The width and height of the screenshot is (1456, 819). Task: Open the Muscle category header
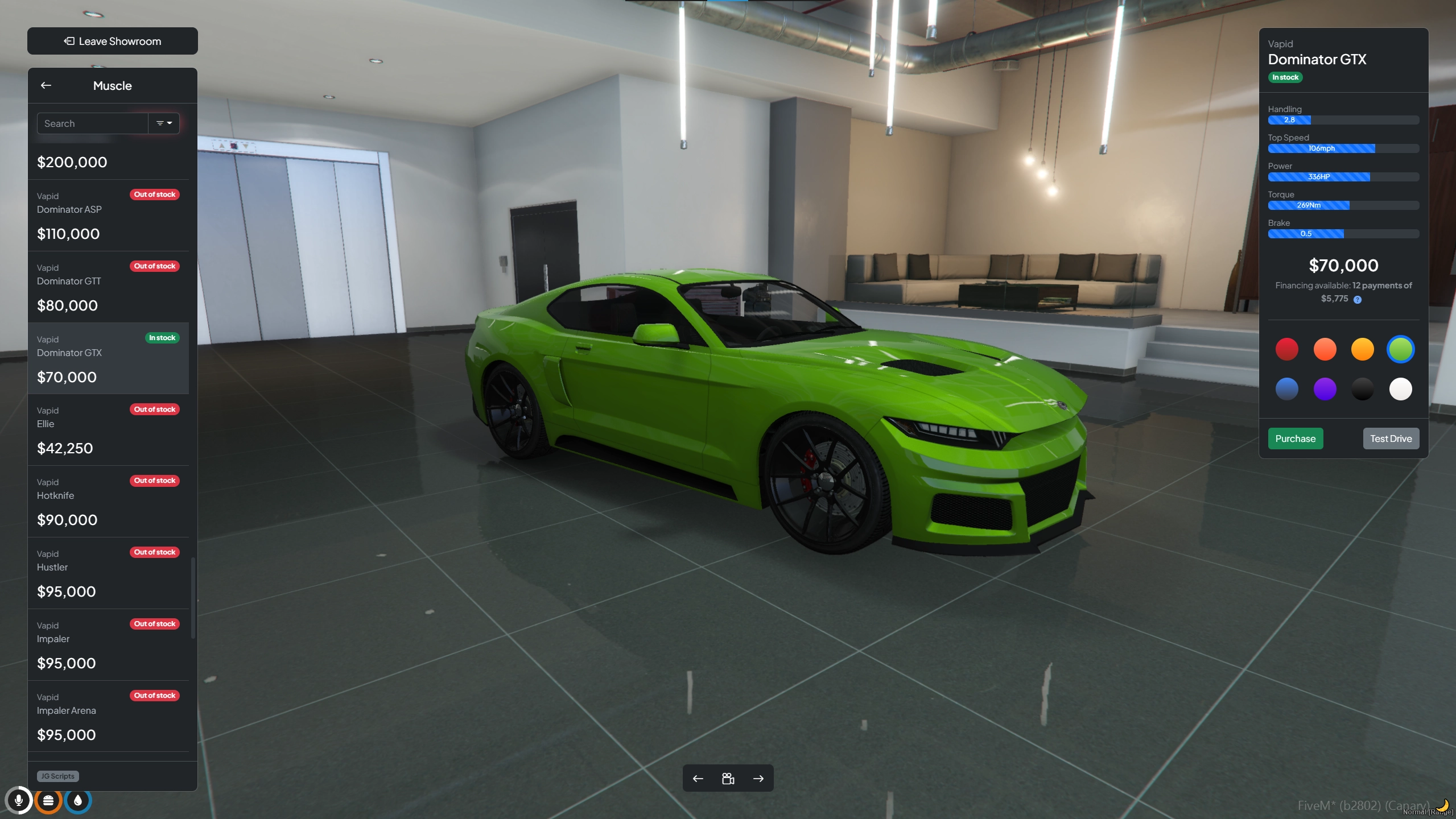click(112, 85)
